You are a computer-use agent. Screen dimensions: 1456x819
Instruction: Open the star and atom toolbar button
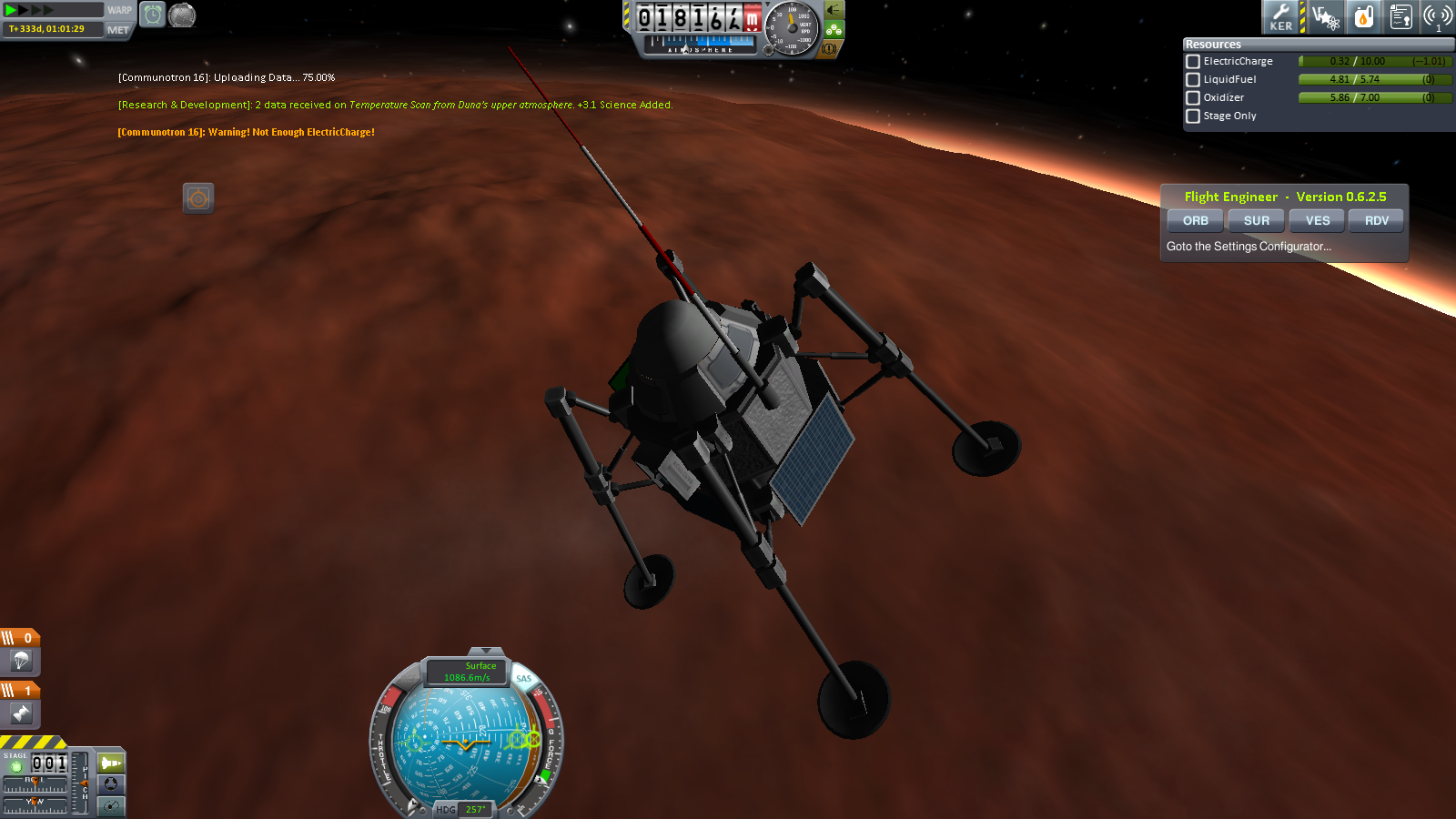pos(1326,16)
